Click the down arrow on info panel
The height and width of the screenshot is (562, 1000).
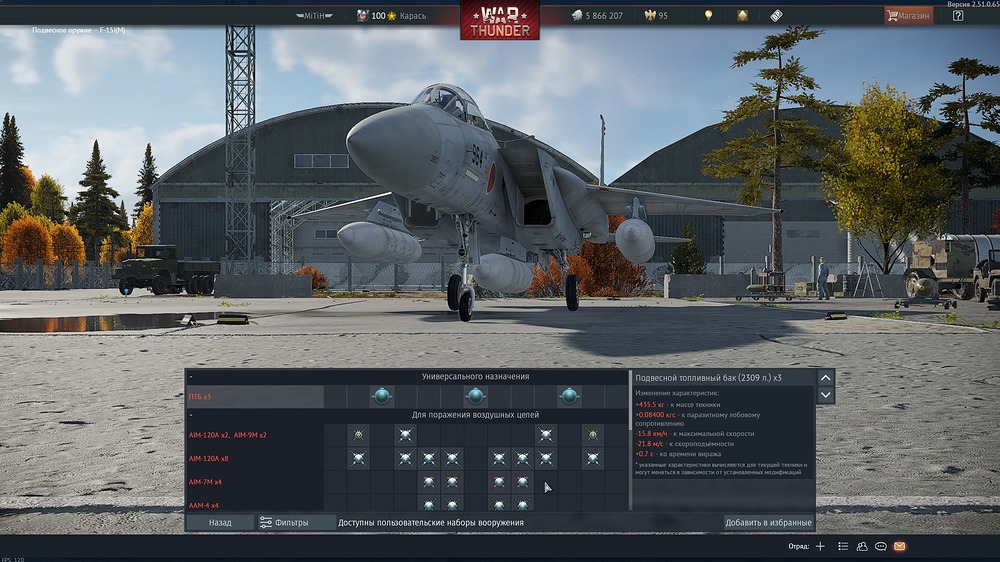click(826, 395)
